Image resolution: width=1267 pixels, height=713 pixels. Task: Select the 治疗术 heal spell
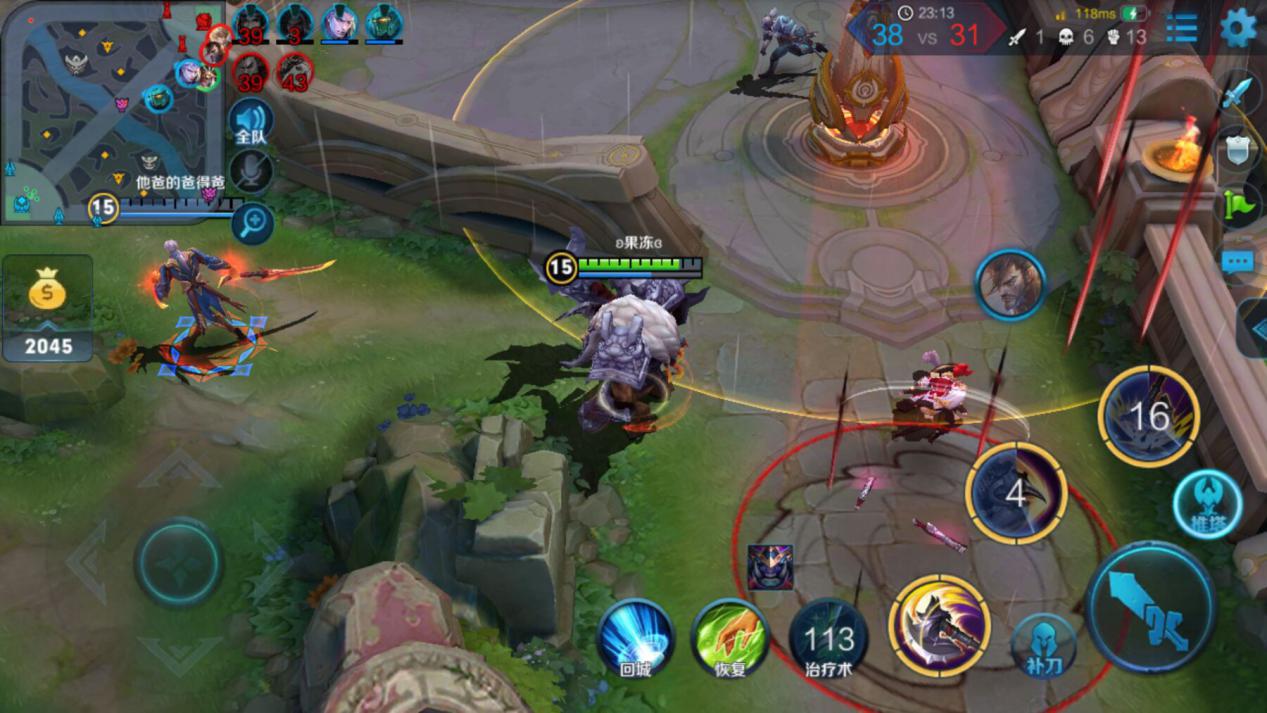point(829,638)
